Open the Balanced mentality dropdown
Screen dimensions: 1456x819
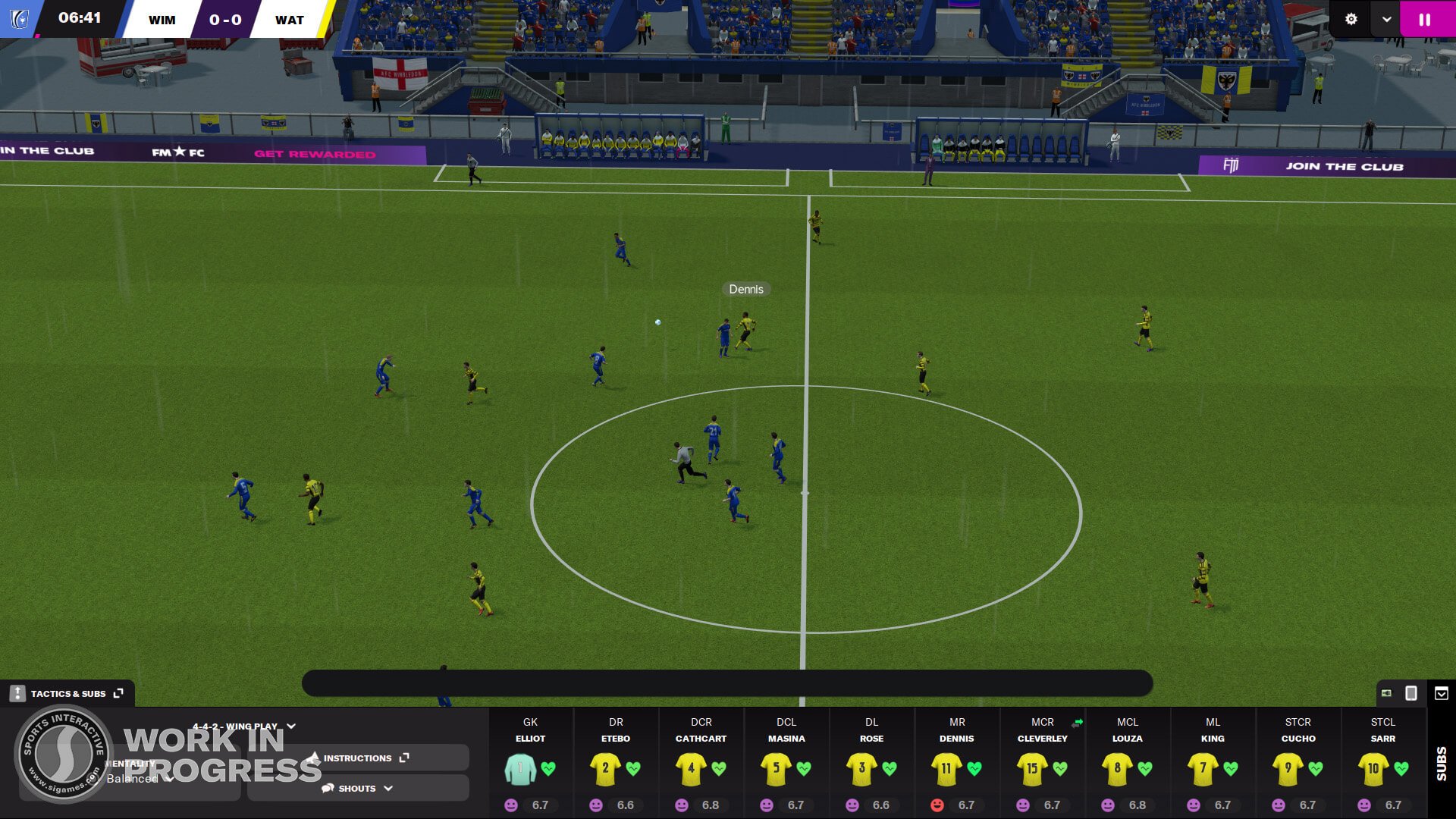click(x=168, y=778)
